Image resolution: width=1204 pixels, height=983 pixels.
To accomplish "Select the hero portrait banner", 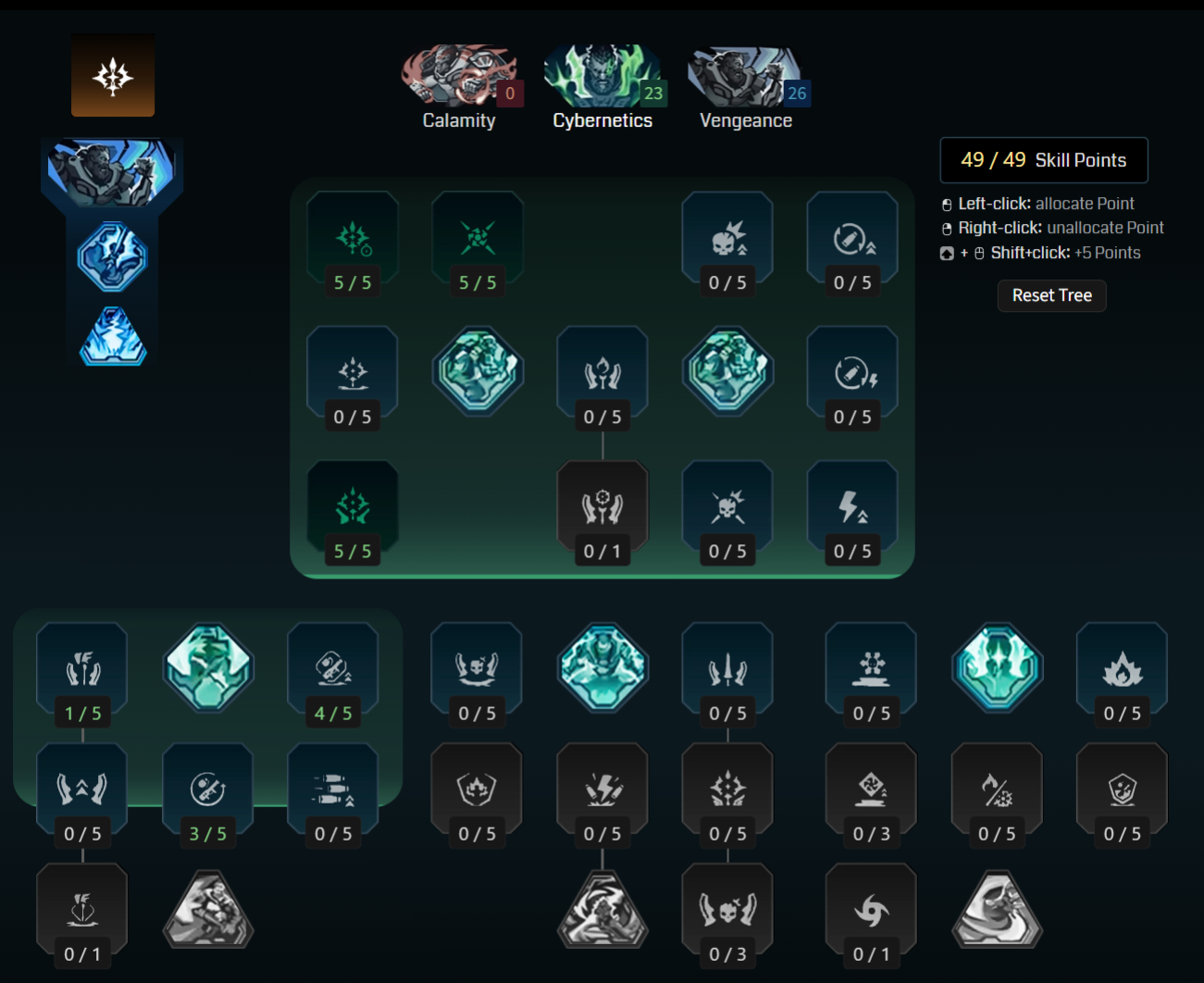I will (x=112, y=172).
